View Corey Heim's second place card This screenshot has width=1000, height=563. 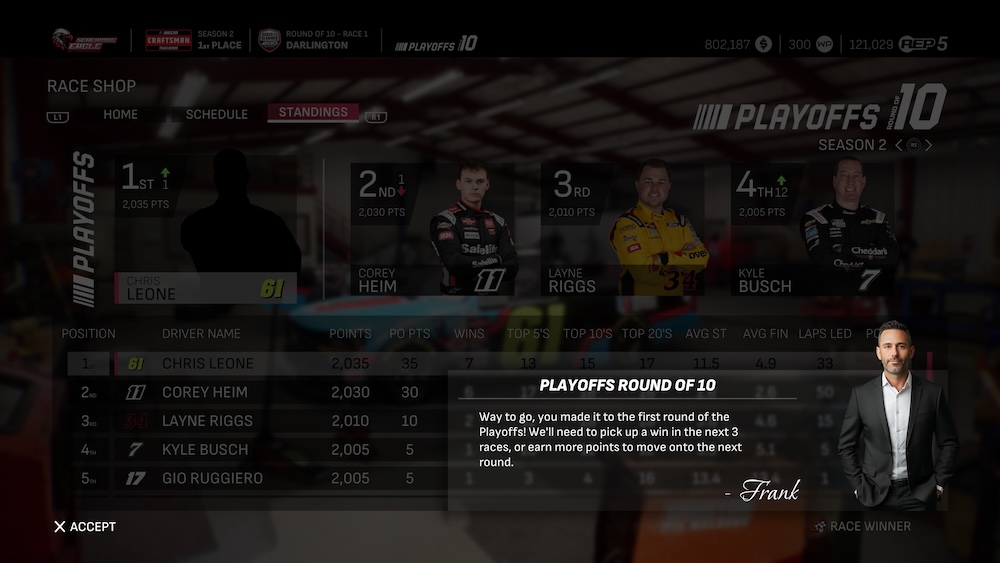432,230
